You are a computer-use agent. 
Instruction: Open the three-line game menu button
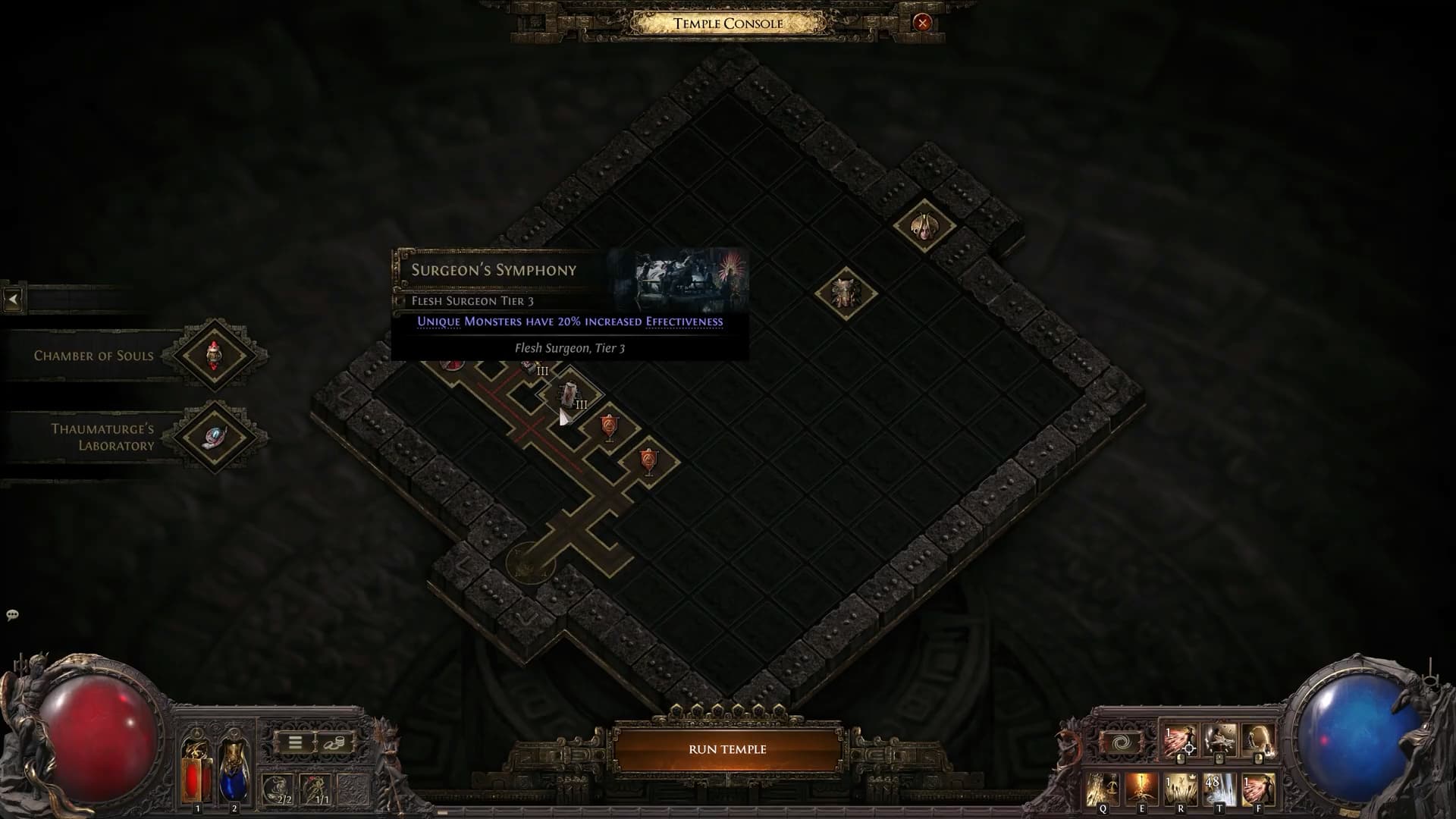tap(295, 743)
